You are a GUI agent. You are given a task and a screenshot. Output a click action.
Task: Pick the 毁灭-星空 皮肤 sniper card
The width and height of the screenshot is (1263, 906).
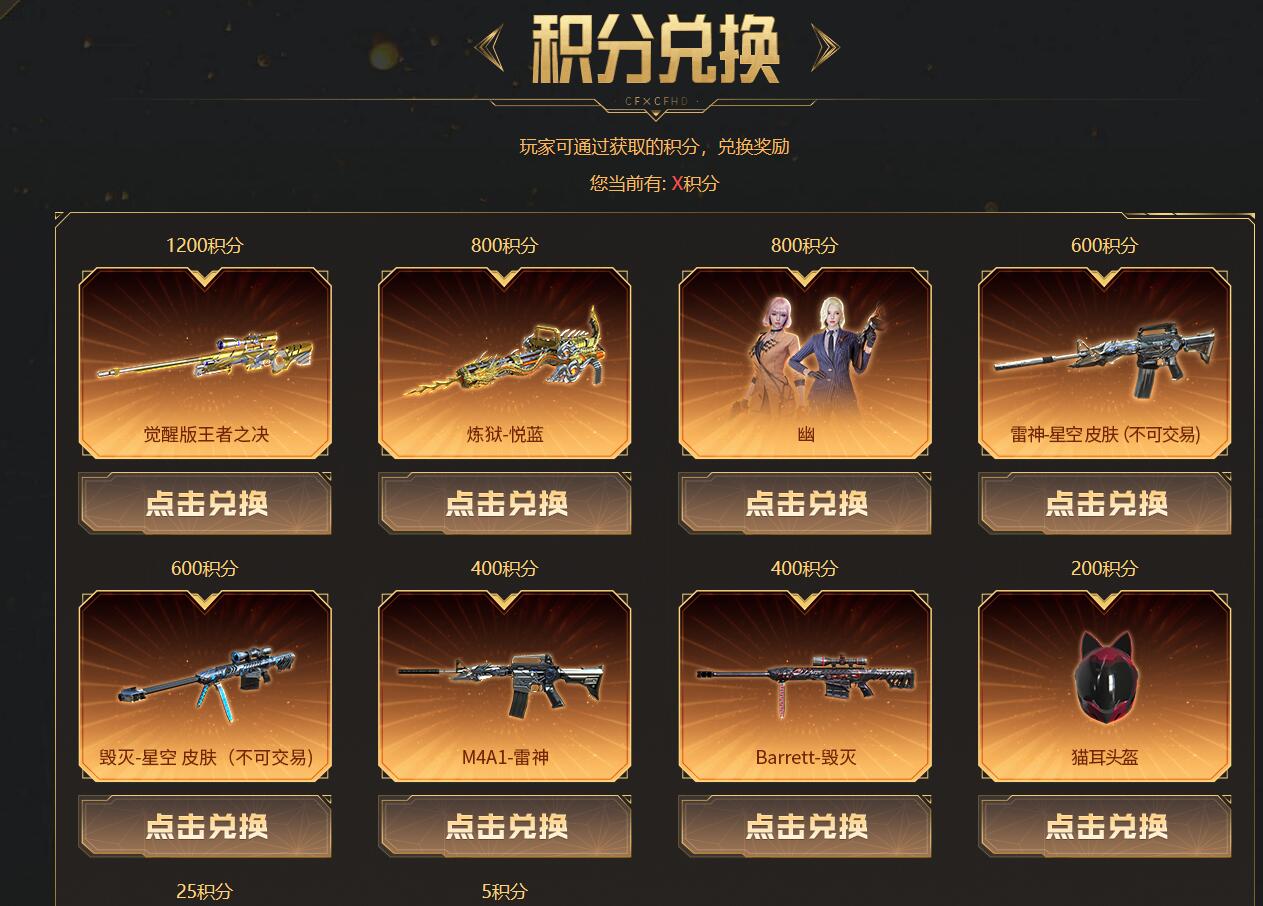click(x=205, y=685)
